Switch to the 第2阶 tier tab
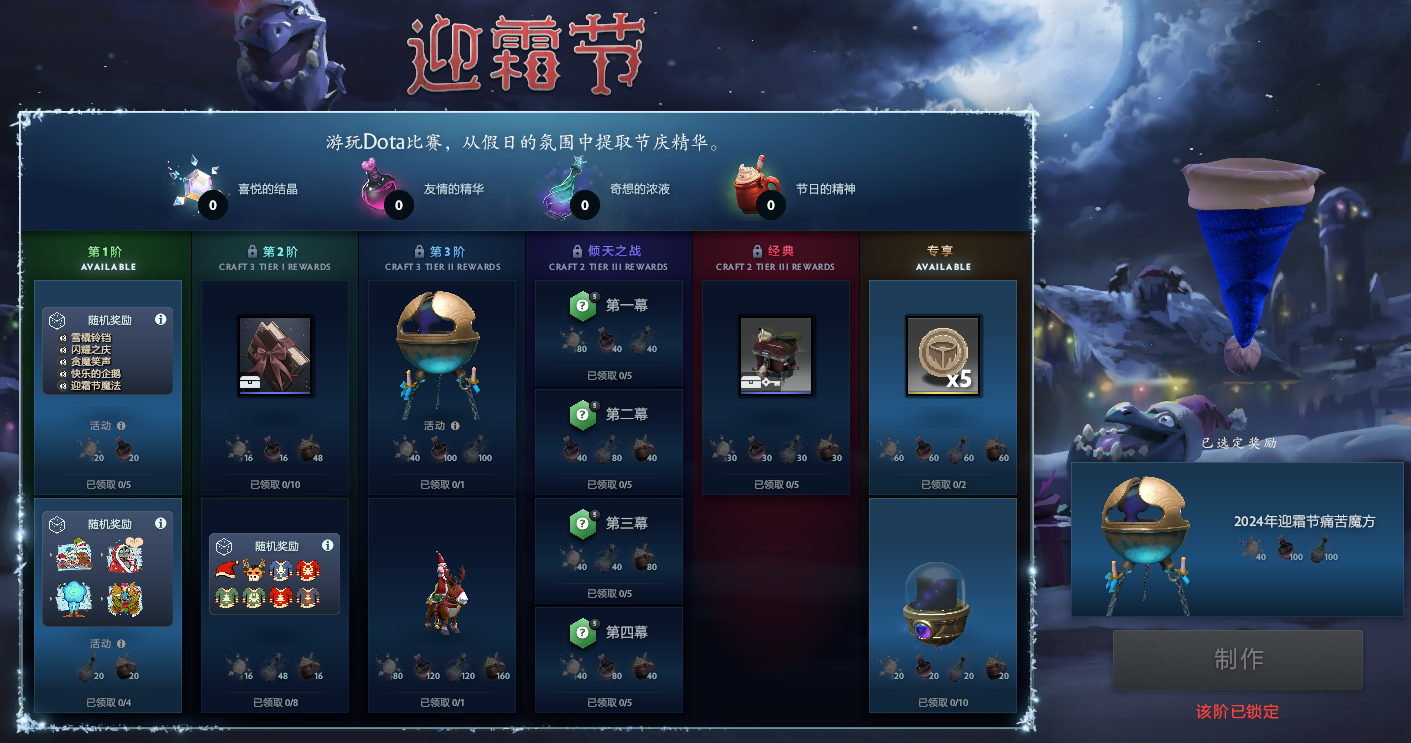This screenshot has height=743, width=1411. click(274, 255)
